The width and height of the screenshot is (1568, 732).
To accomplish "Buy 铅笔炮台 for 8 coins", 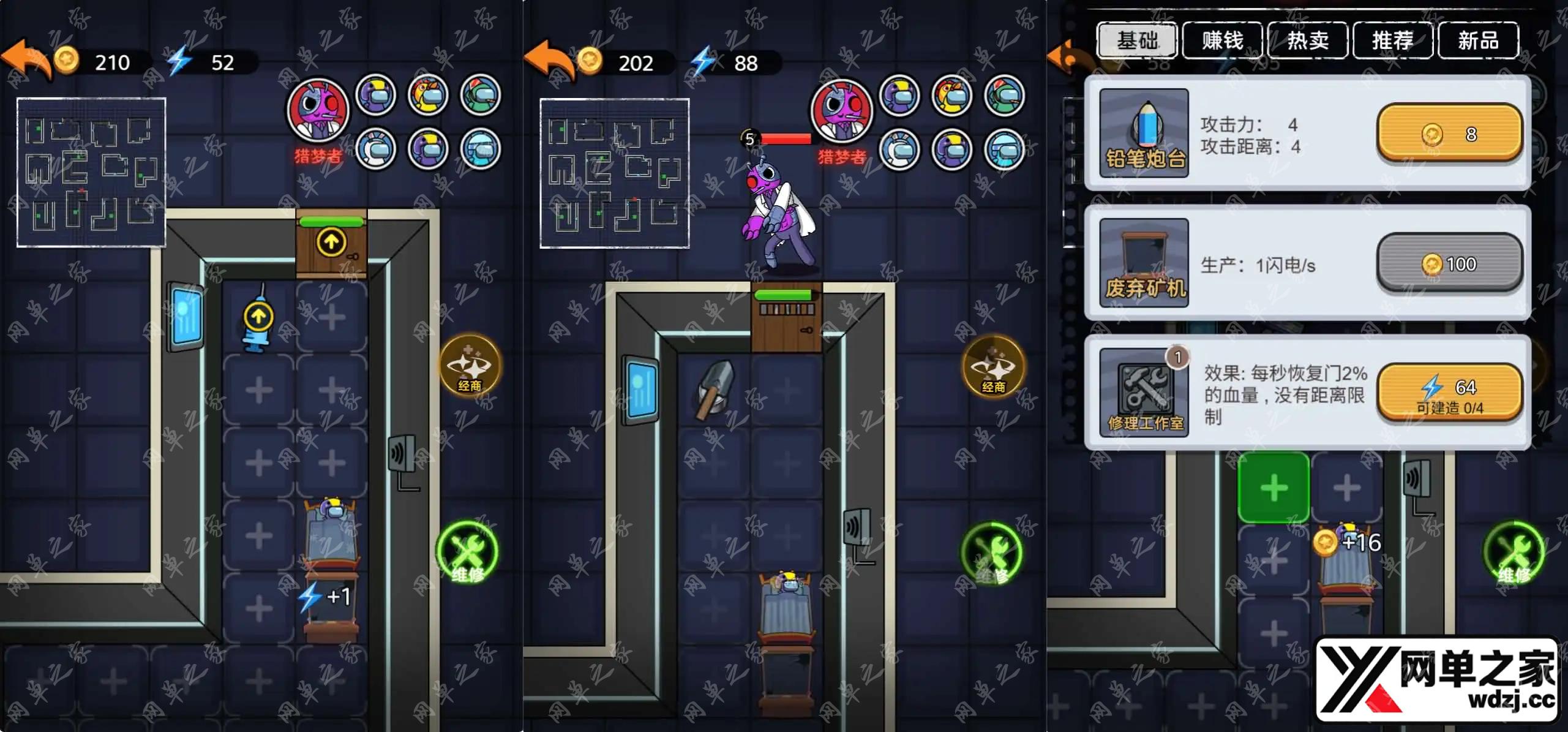I will [1449, 133].
